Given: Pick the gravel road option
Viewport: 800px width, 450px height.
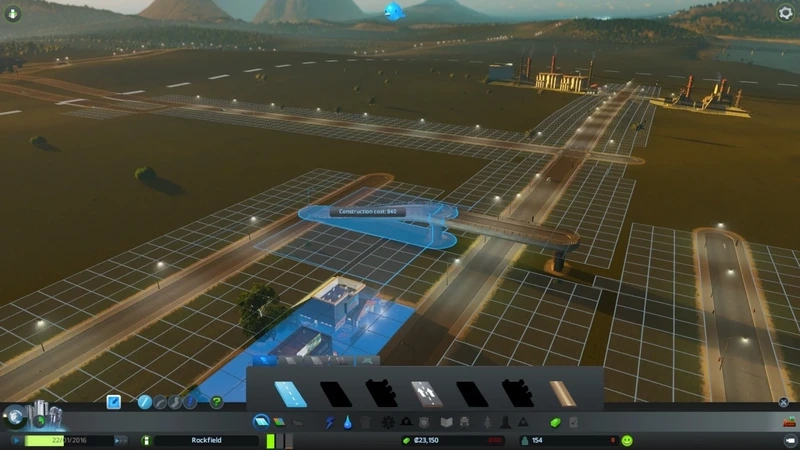Looking at the screenshot, I should [563, 394].
